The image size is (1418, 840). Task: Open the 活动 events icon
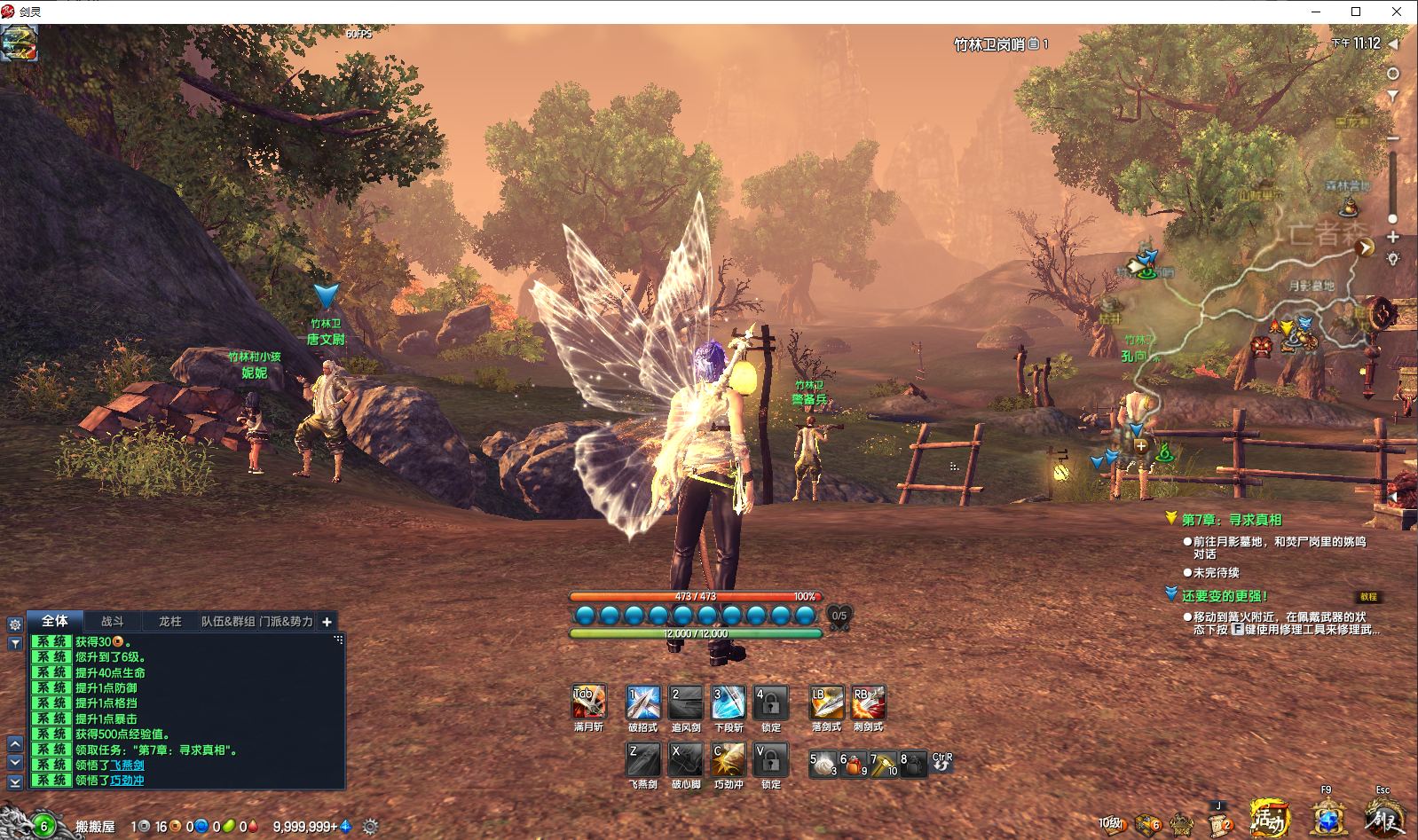pos(1269,818)
